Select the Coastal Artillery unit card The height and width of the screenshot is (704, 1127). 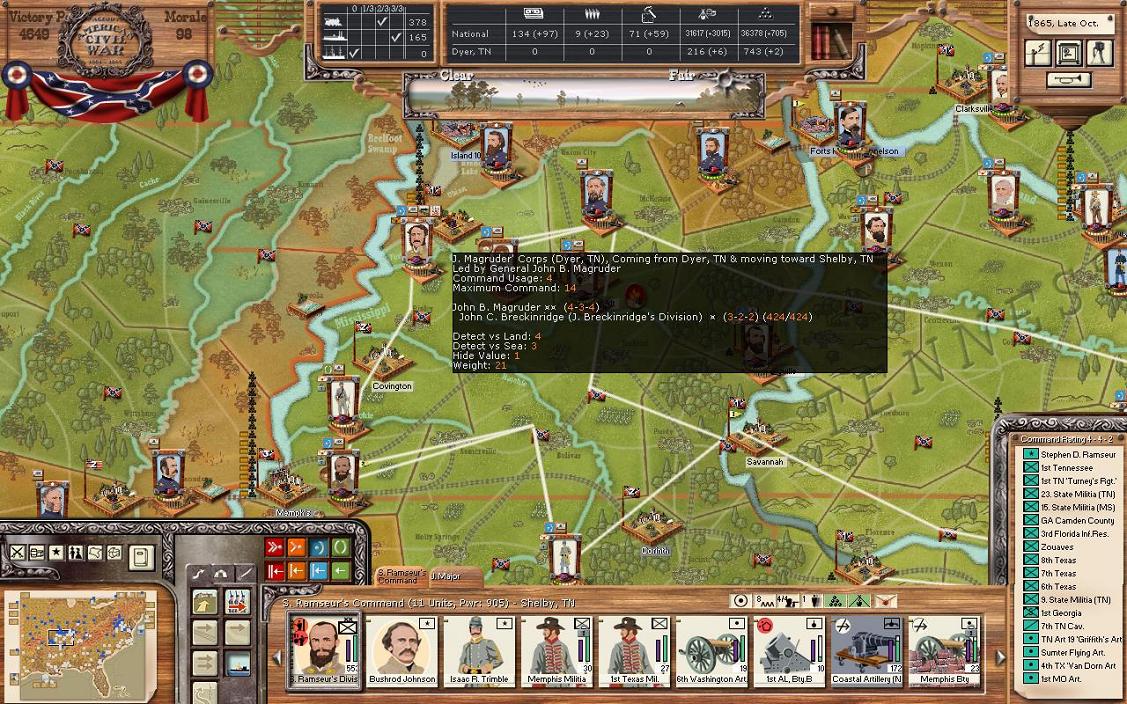click(x=867, y=650)
